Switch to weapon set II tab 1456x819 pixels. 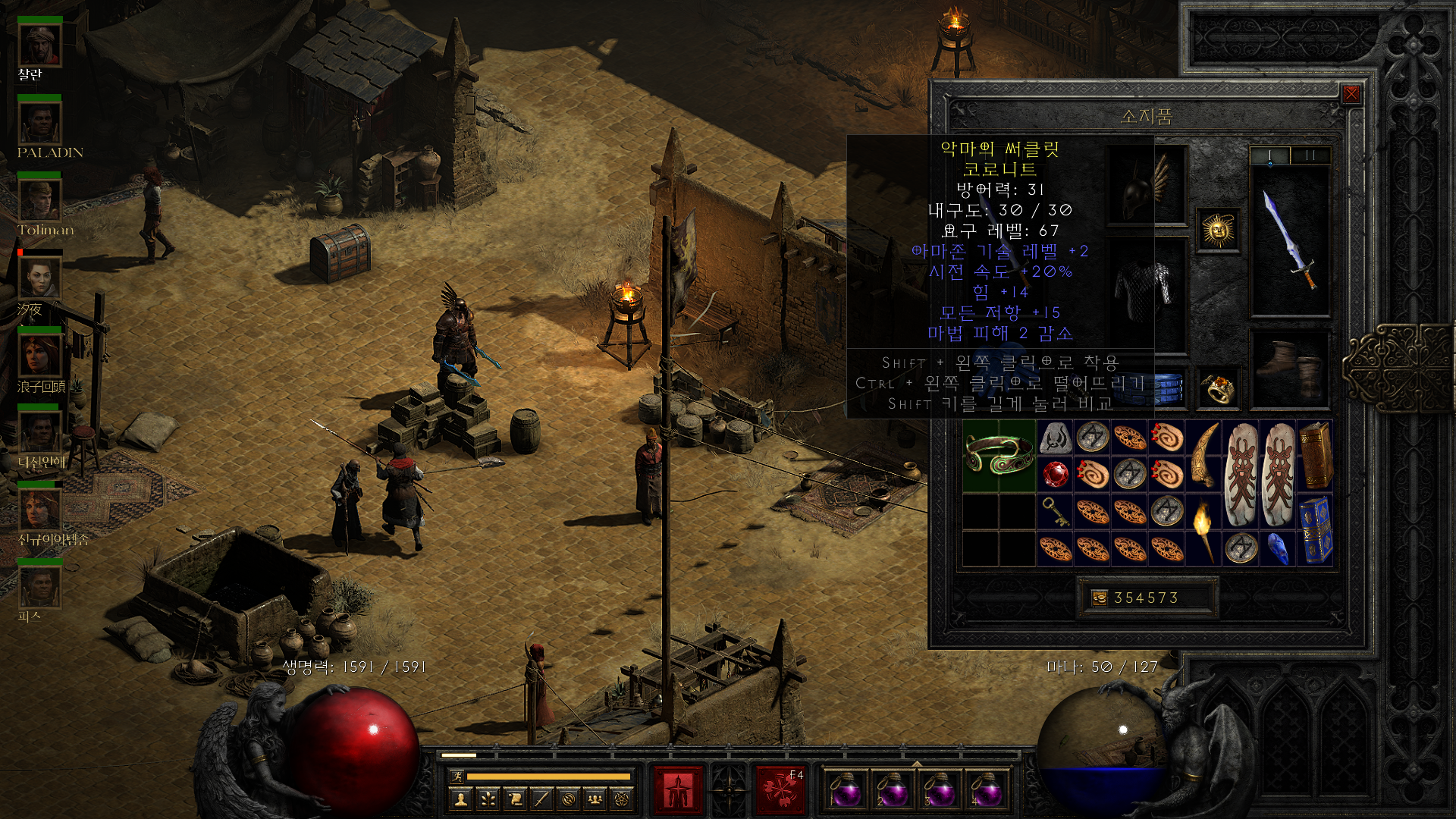(1310, 155)
